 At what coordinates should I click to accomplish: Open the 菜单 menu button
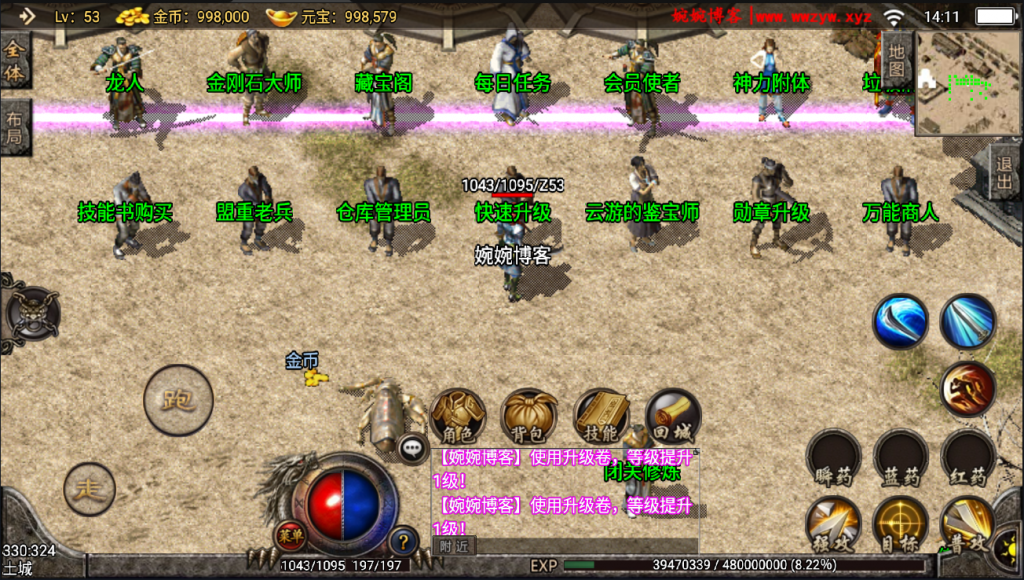290,535
